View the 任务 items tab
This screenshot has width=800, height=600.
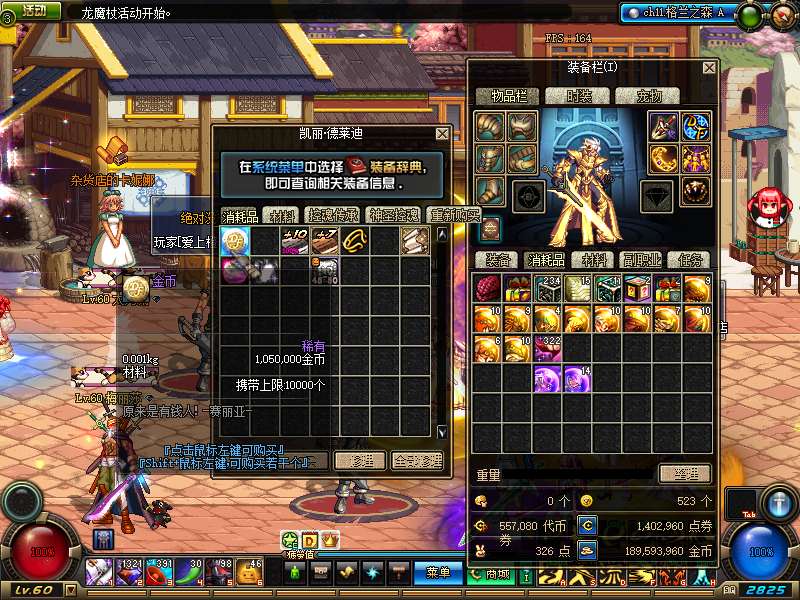pos(689,260)
